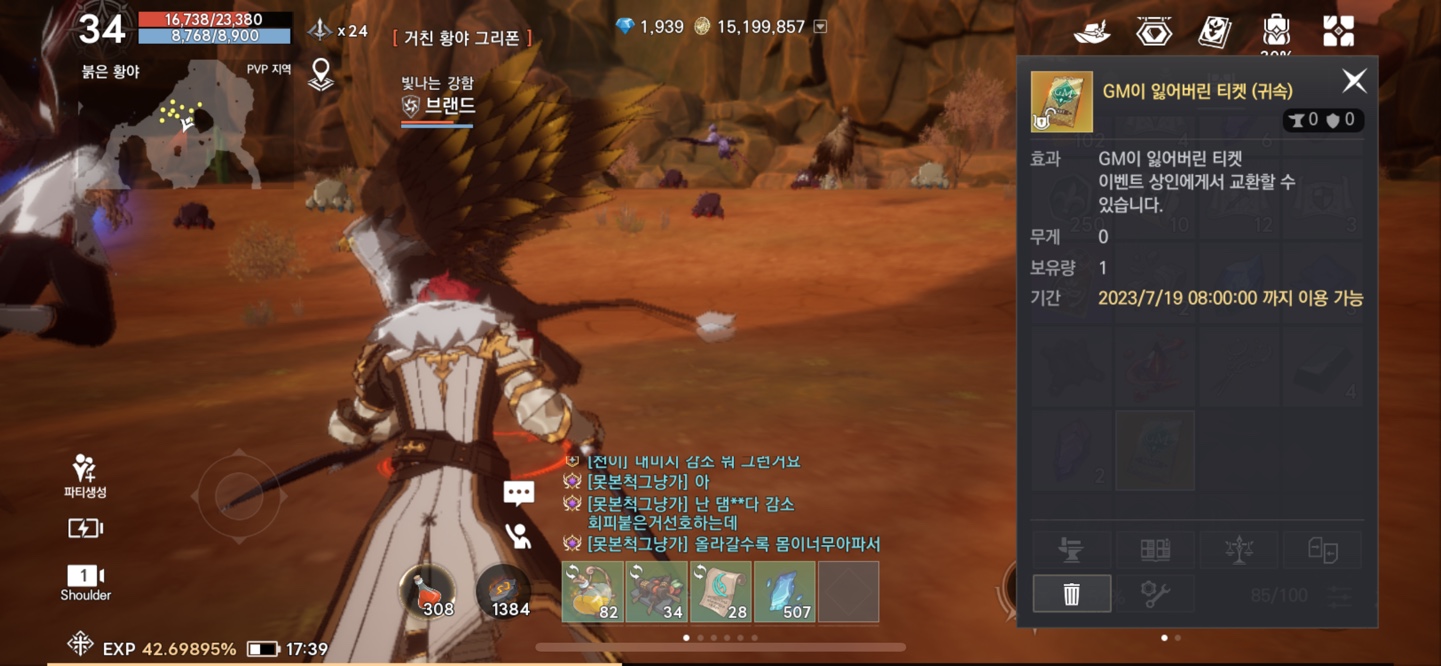Open the backpack inventory icon
This screenshot has height=666, width=1441.
pos(1276,30)
